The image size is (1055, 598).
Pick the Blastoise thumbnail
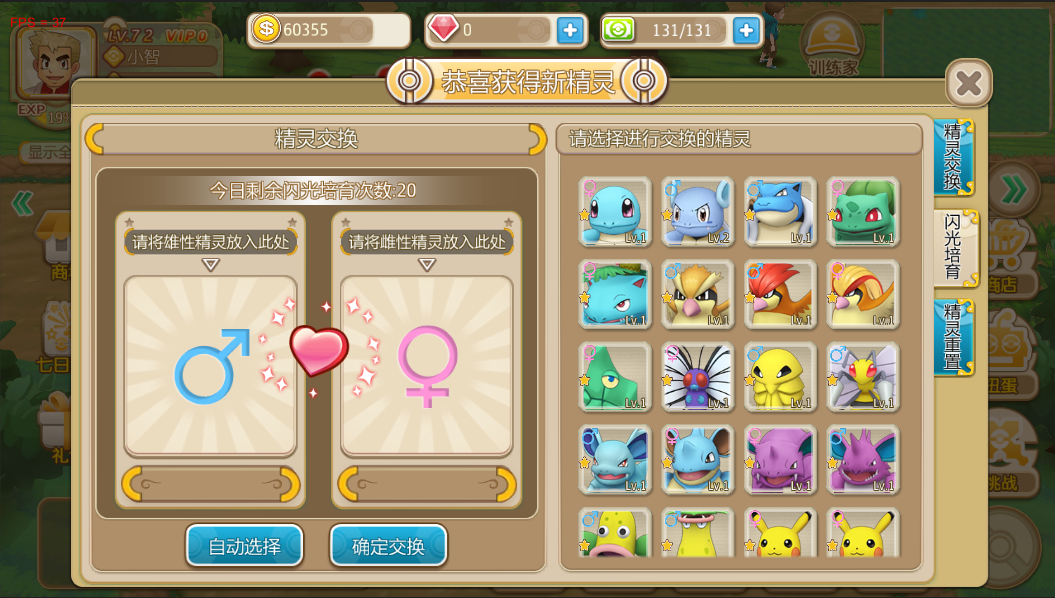click(781, 212)
